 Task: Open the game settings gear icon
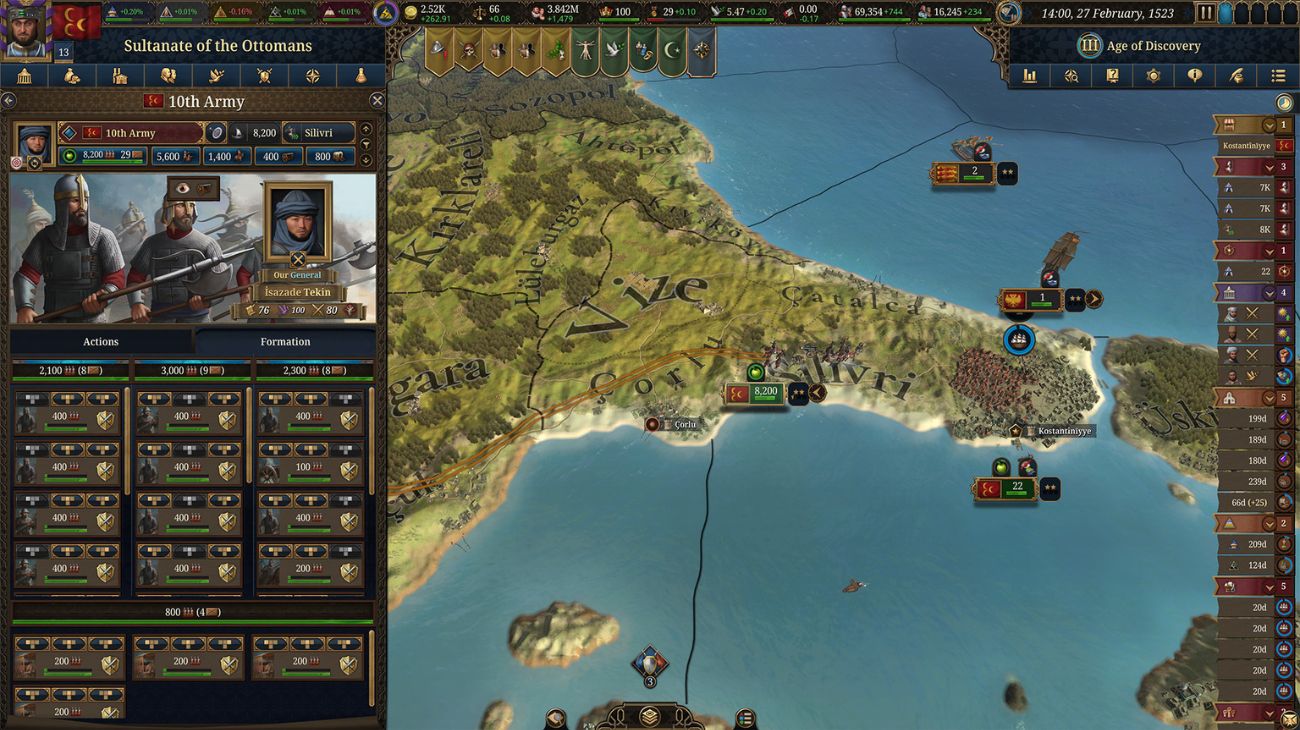pos(1153,76)
